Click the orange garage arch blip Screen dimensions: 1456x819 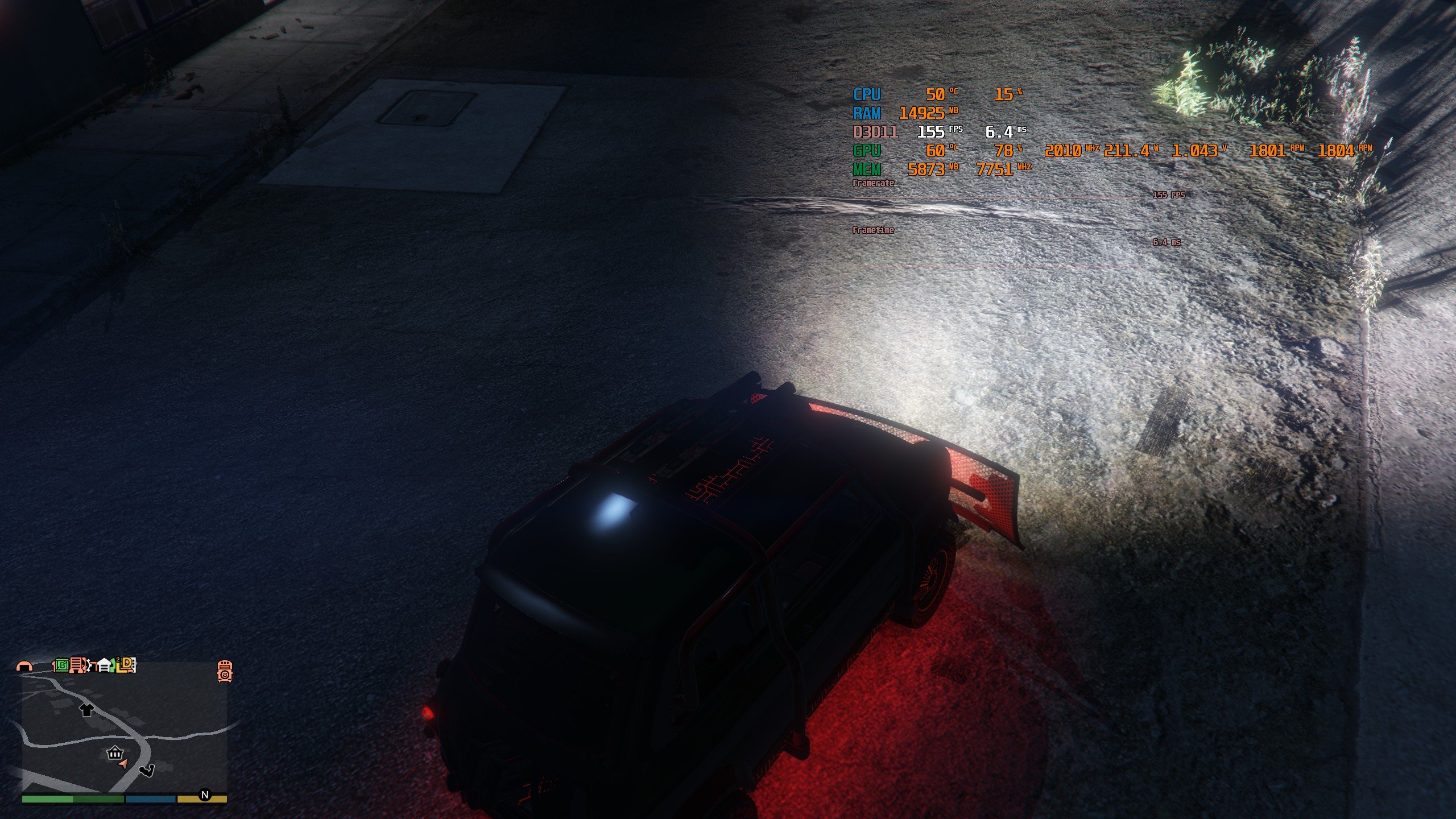pos(25,667)
